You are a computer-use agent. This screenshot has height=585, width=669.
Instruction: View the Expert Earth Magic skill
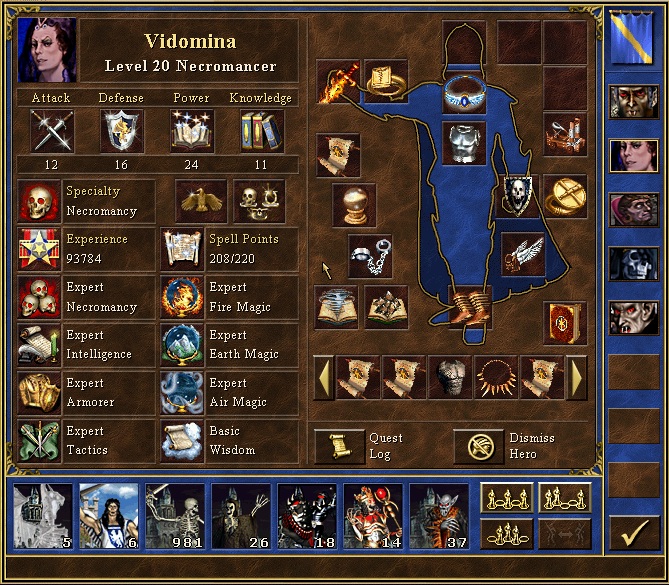click(182, 345)
